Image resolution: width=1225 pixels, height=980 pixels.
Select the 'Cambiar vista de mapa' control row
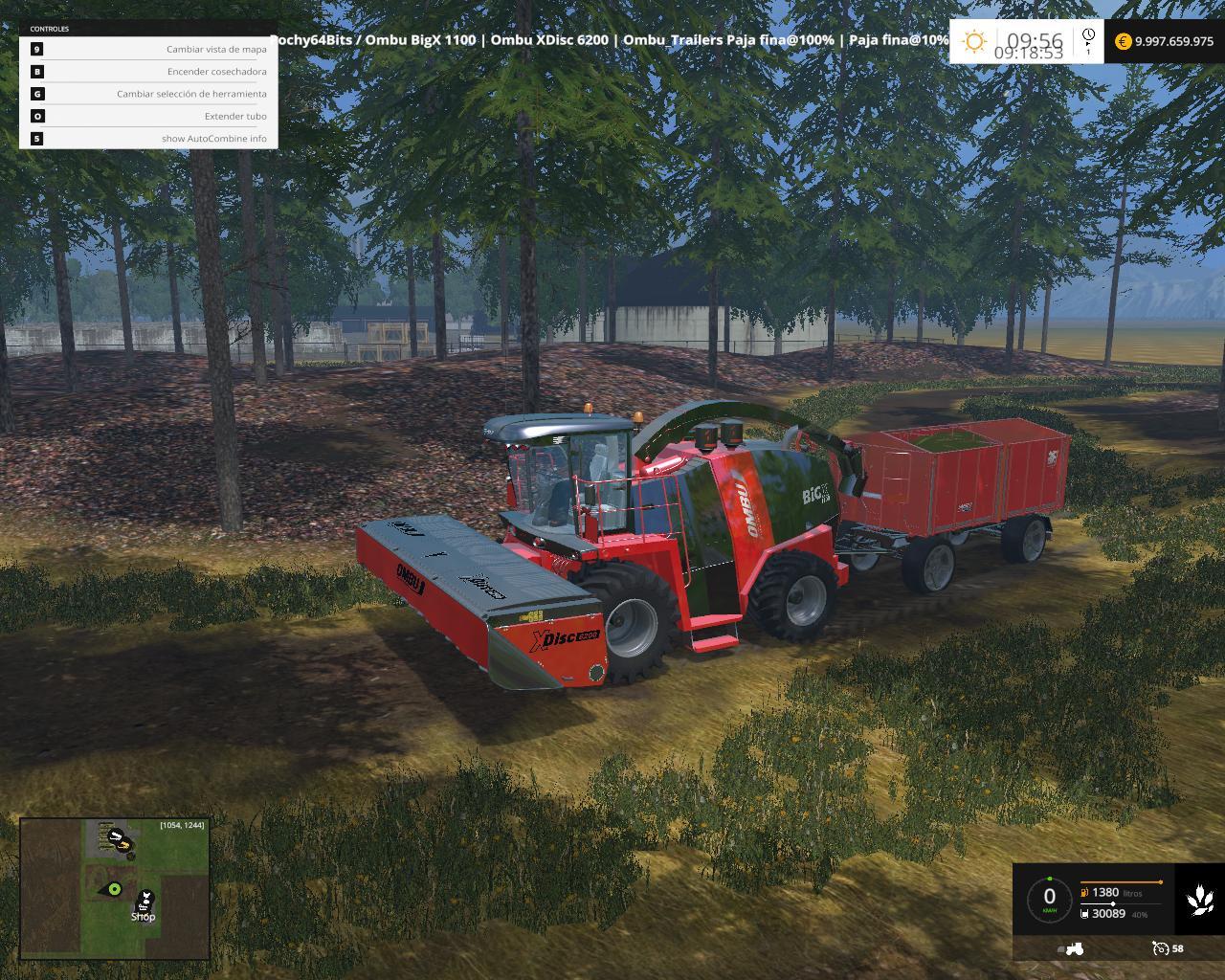148,49
